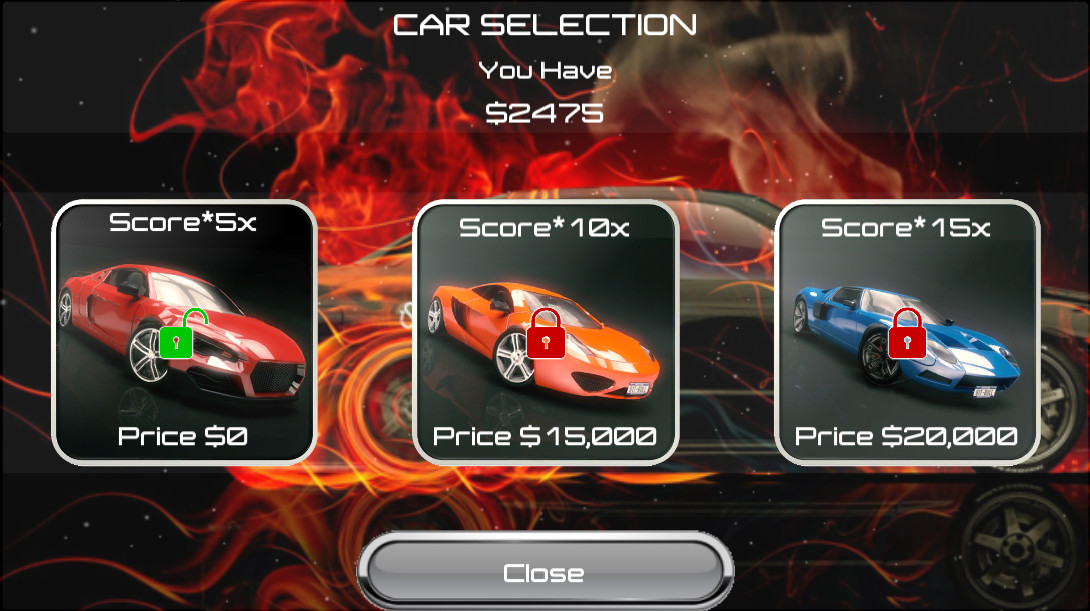This screenshot has width=1090, height=611.
Task: Click the red padlock on the orange car
Action: (546, 335)
